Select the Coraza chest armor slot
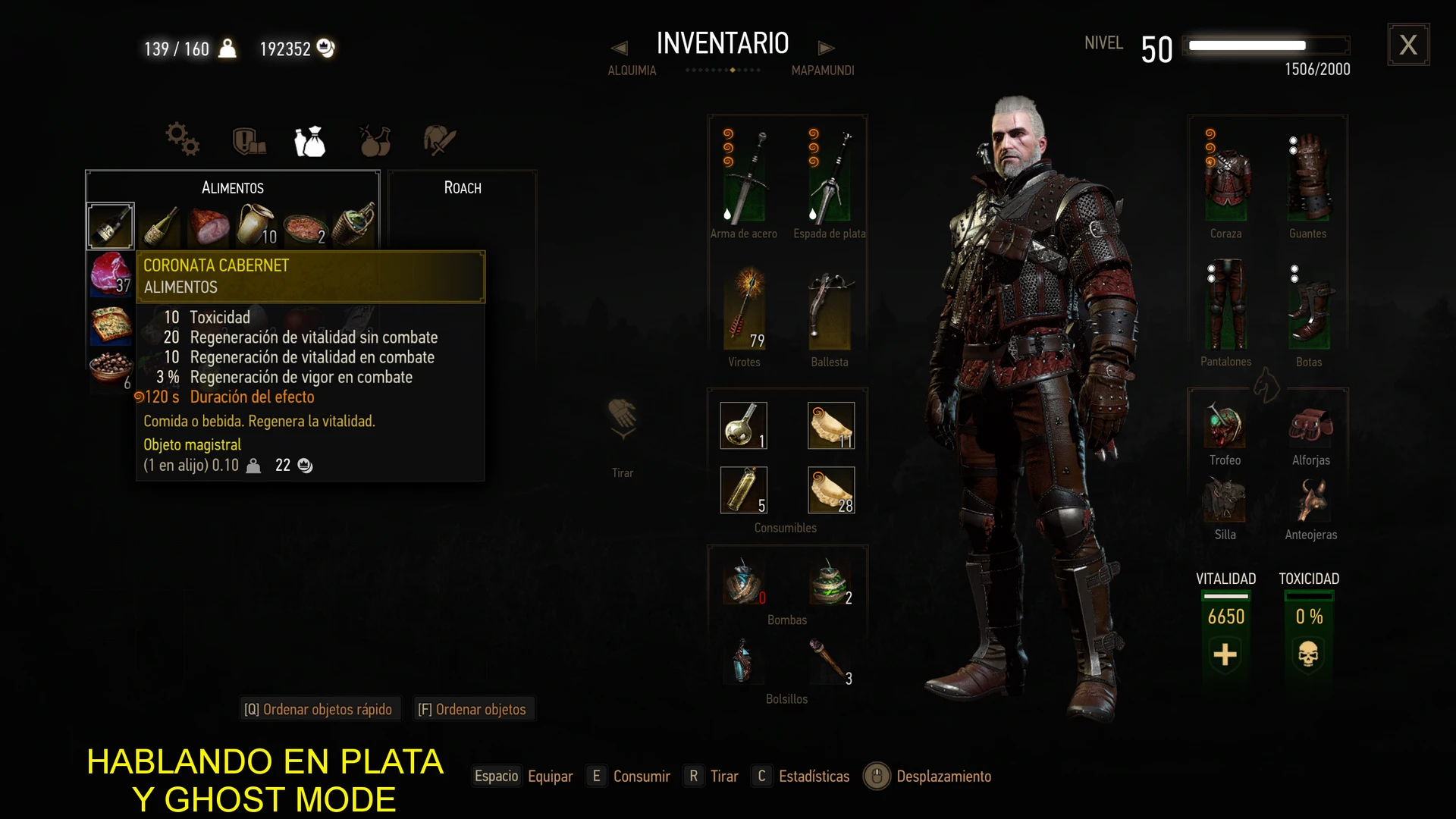Image resolution: width=1456 pixels, height=819 pixels. point(1226,177)
